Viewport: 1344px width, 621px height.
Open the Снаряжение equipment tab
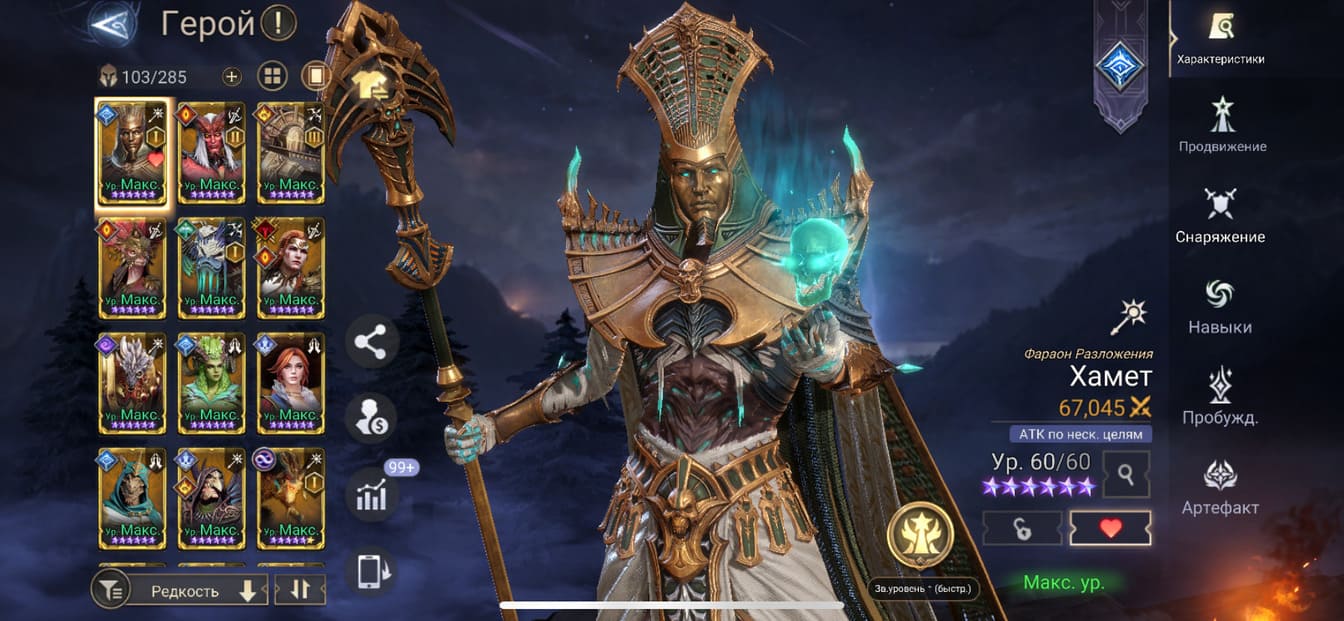tap(1220, 214)
